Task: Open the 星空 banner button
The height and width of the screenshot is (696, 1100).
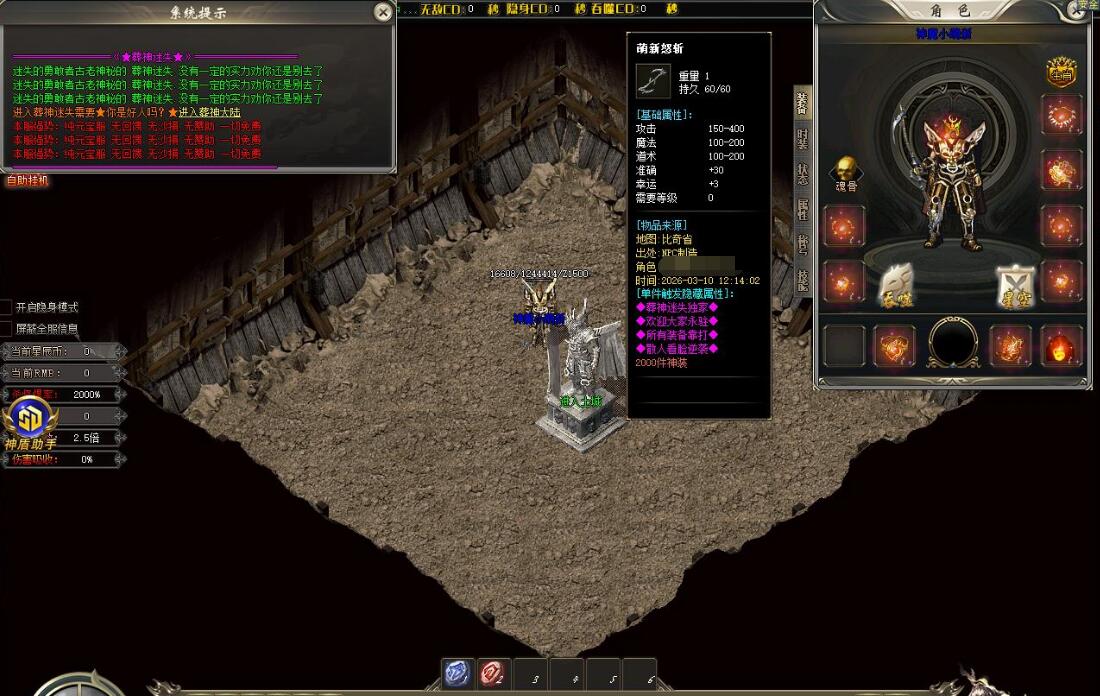Action: click(x=1015, y=287)
